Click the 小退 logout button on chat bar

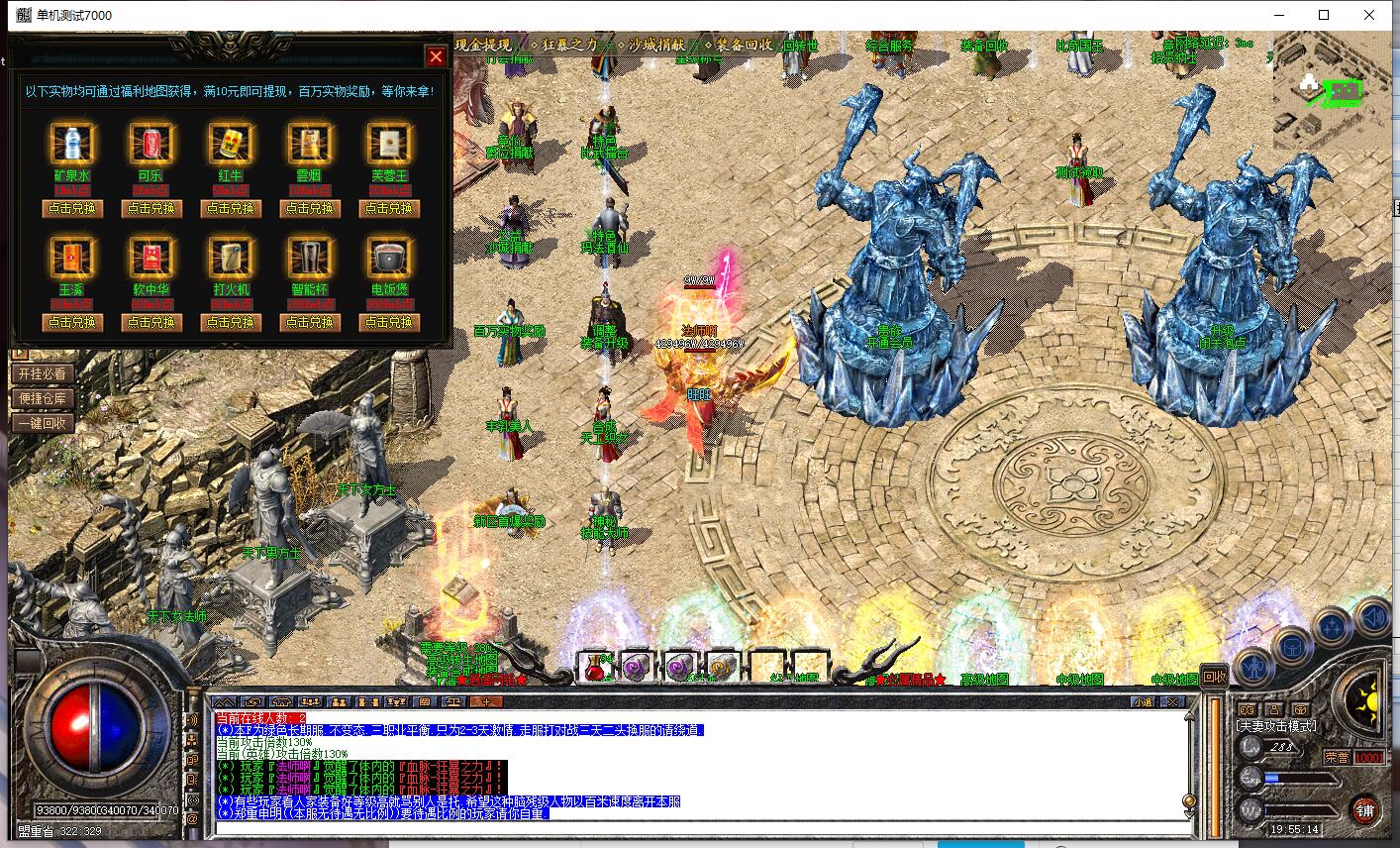1144,701
